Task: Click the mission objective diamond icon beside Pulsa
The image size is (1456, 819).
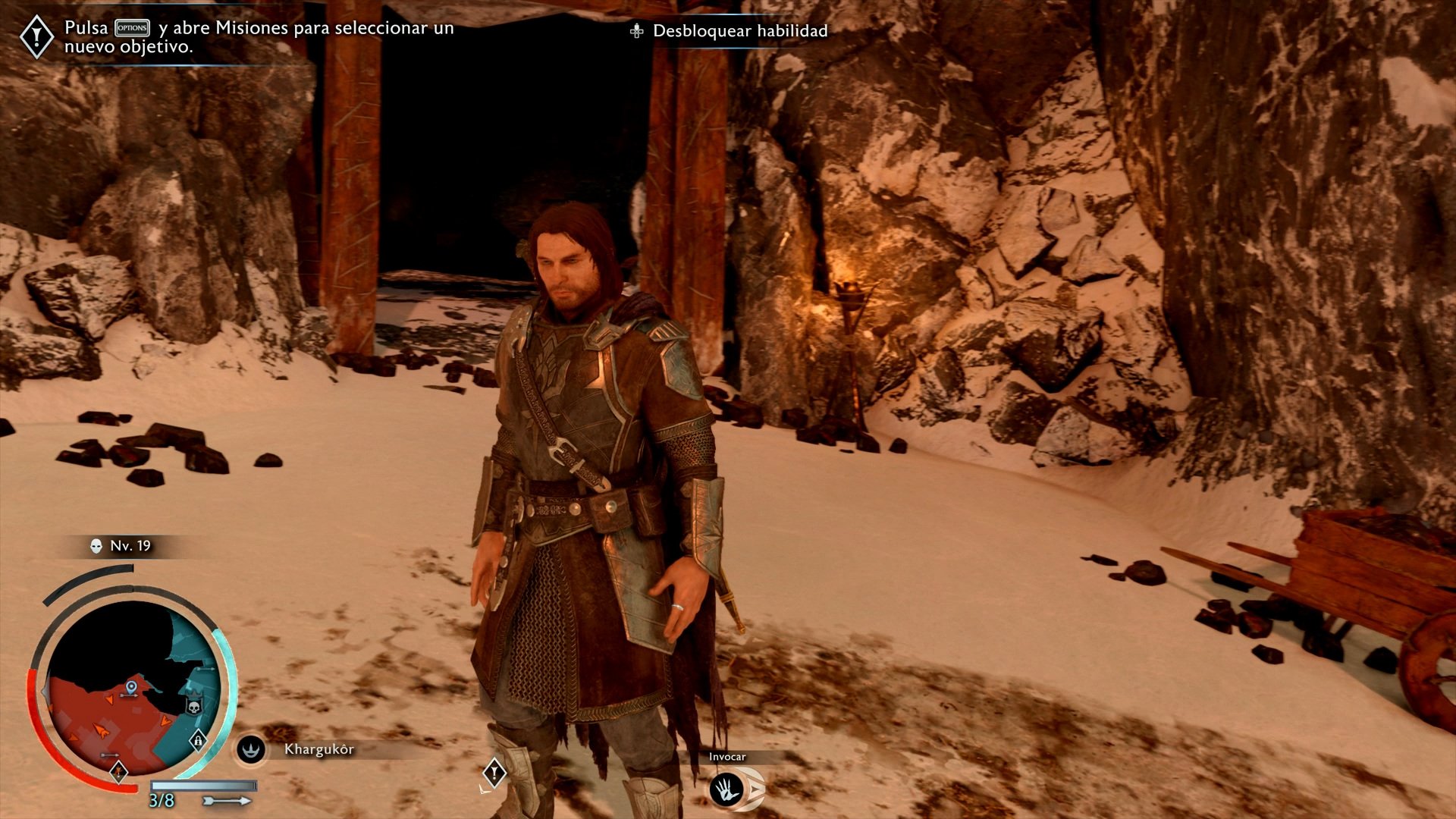Action: click(36, 37)
